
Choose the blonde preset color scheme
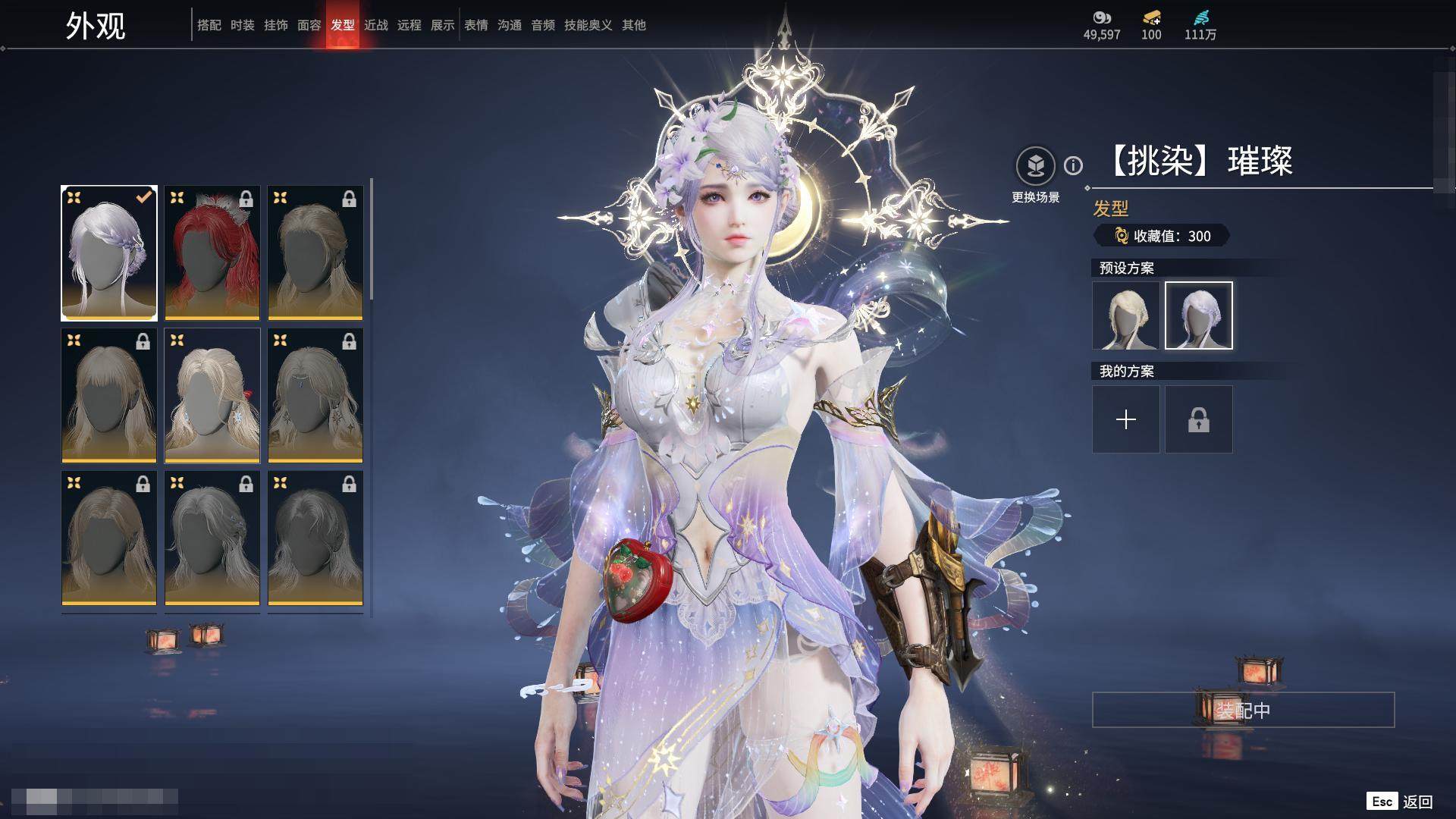pyautogui.click(x=1125, y=315)
